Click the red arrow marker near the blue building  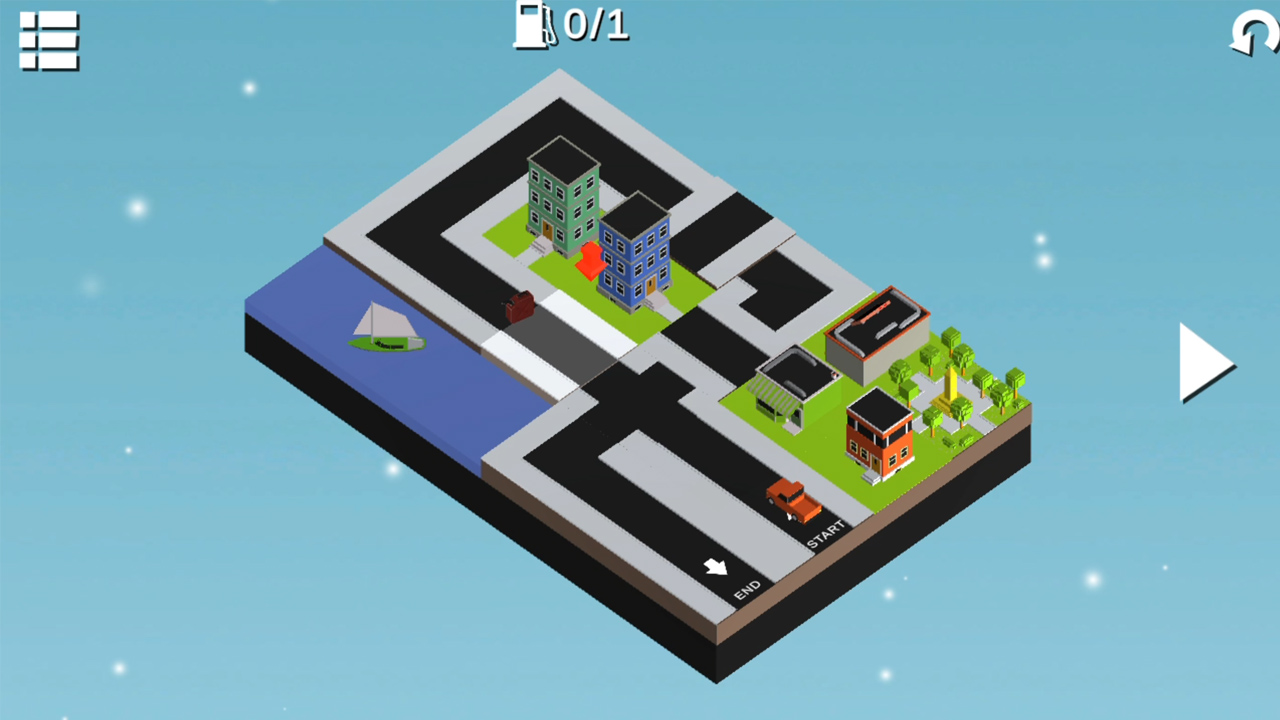(592, 262)
